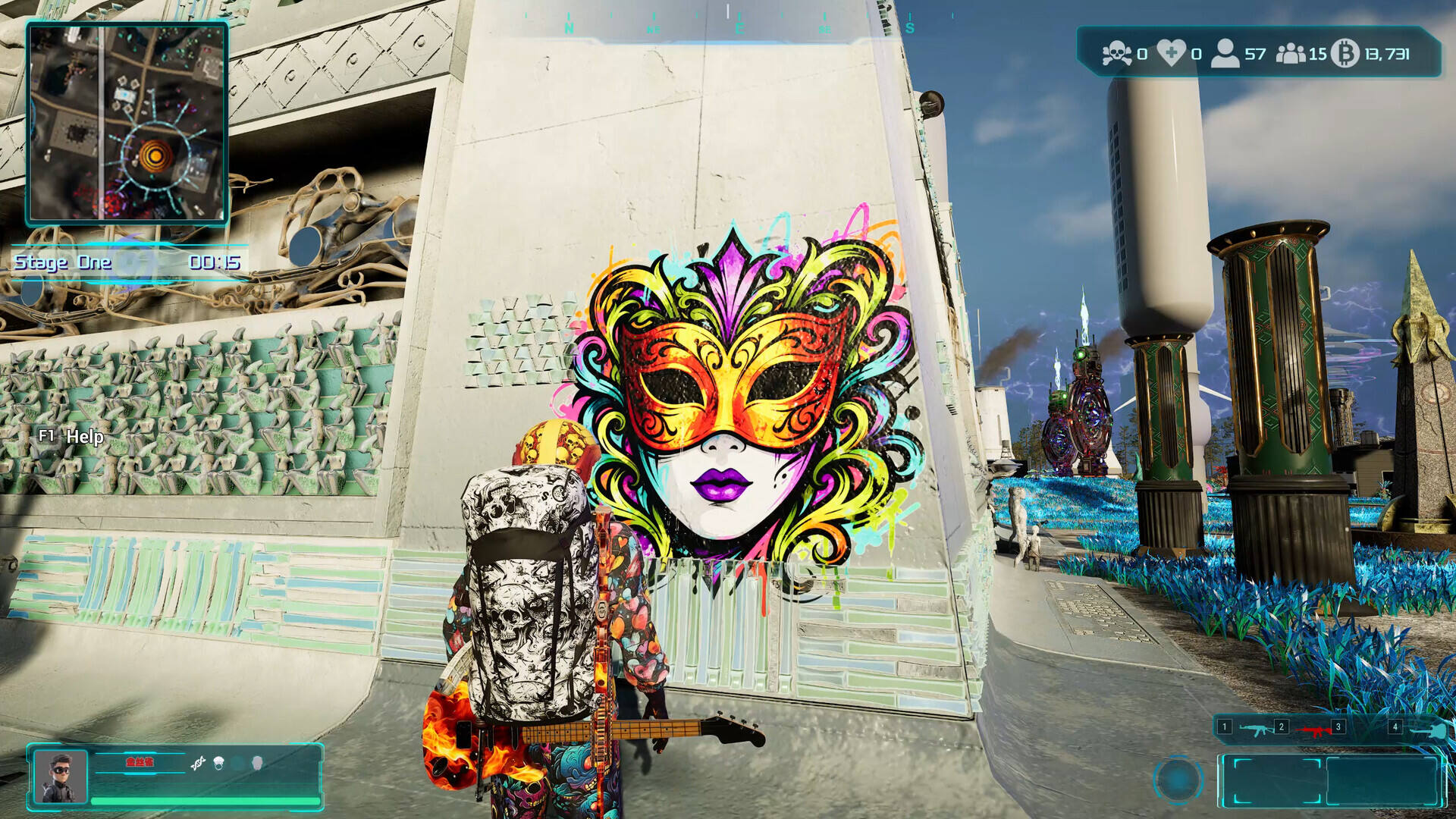Click the single player silhouette icon
The image size is (1456, 819).
point(1224,54)
